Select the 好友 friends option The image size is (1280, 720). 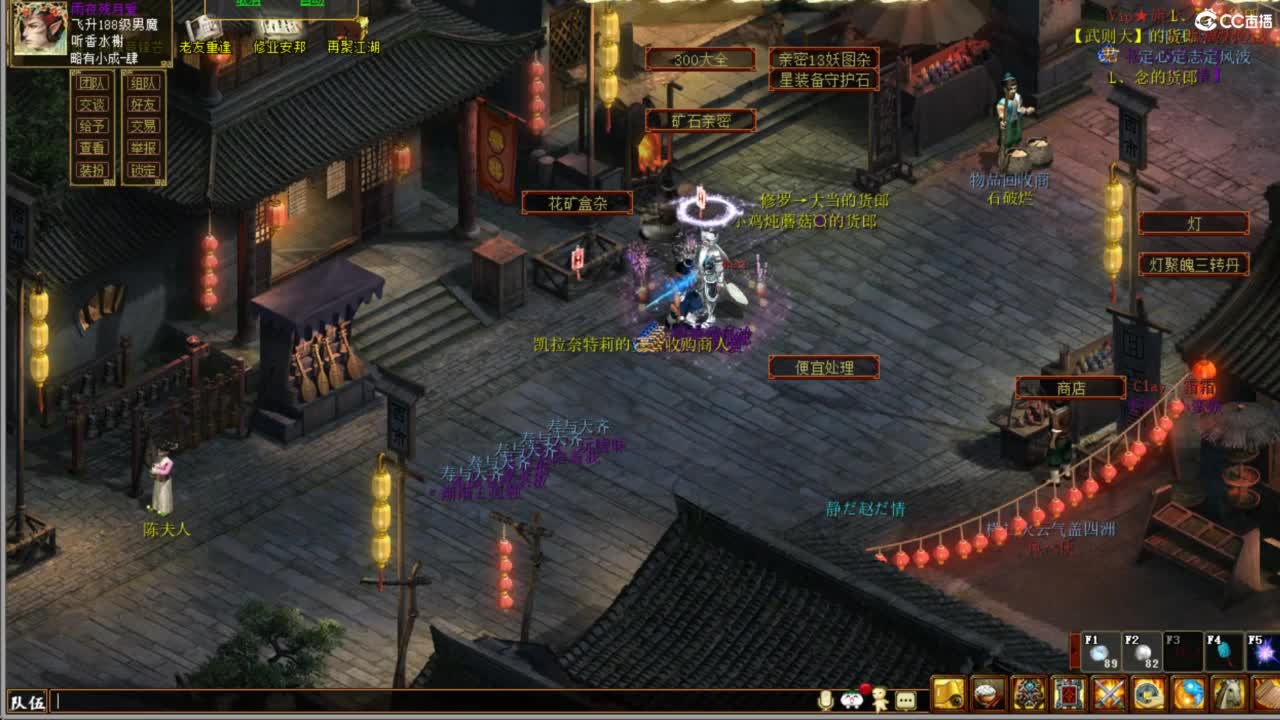tap(142, 104)
